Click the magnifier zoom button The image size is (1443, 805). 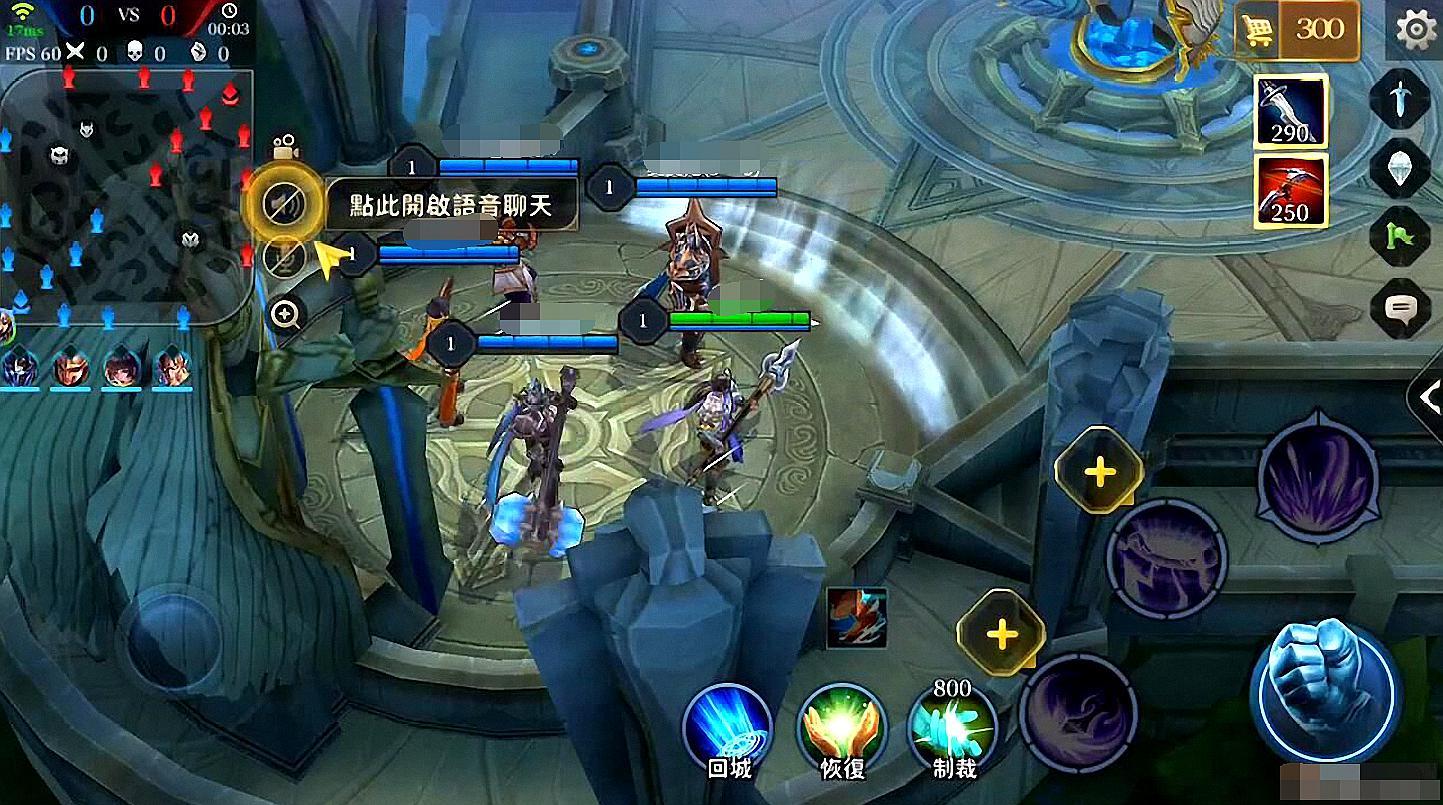(x=286, y=316)
